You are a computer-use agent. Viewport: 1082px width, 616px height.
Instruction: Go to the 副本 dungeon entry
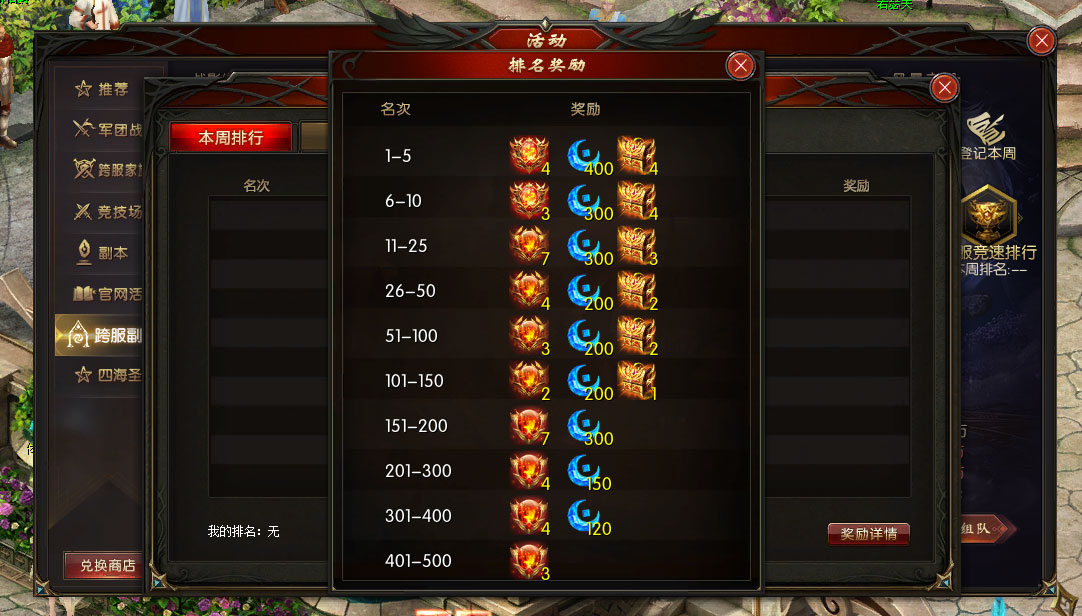pos(103,253)
